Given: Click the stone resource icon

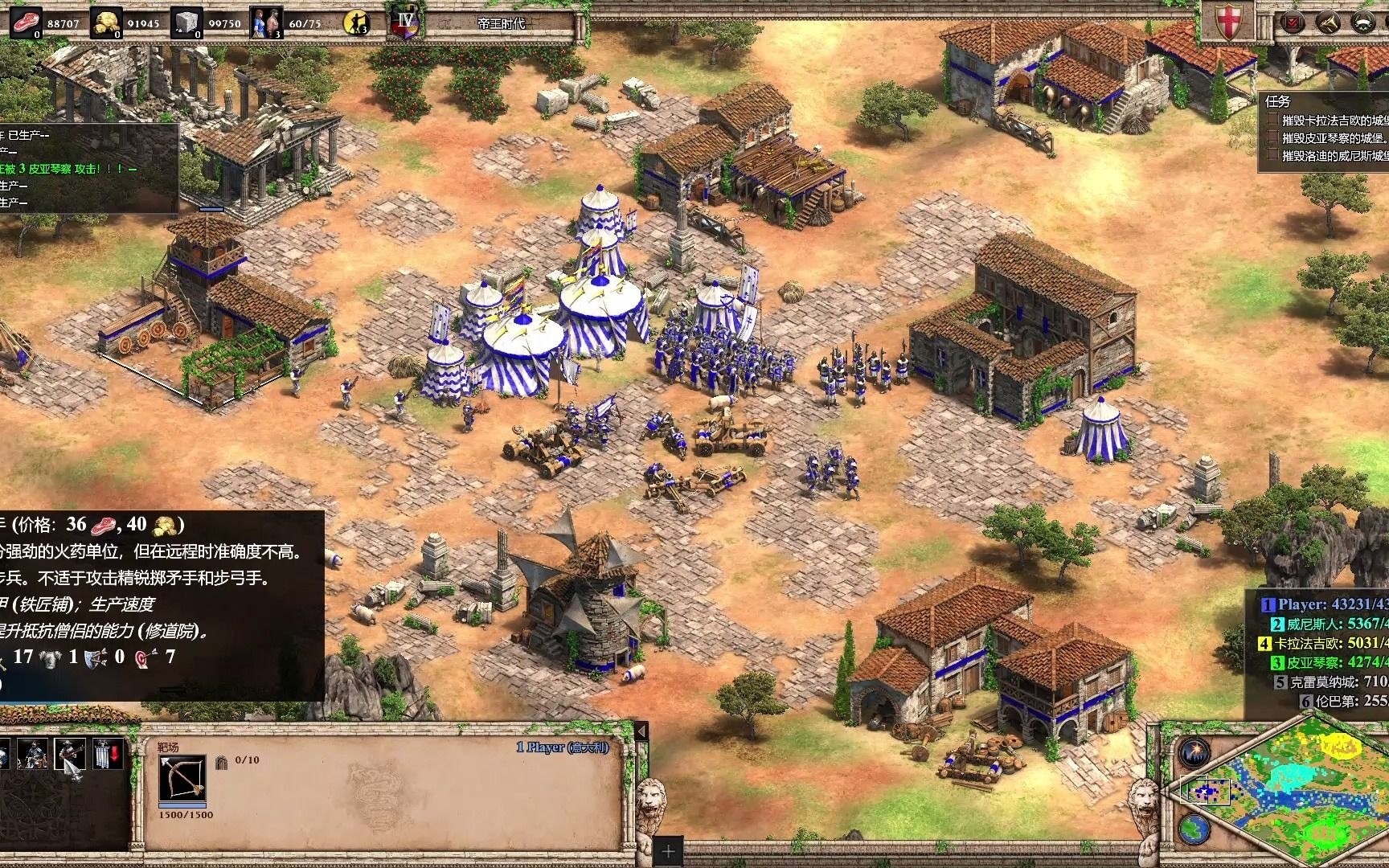Looking at the screenshot, I should tap(187, 22).
